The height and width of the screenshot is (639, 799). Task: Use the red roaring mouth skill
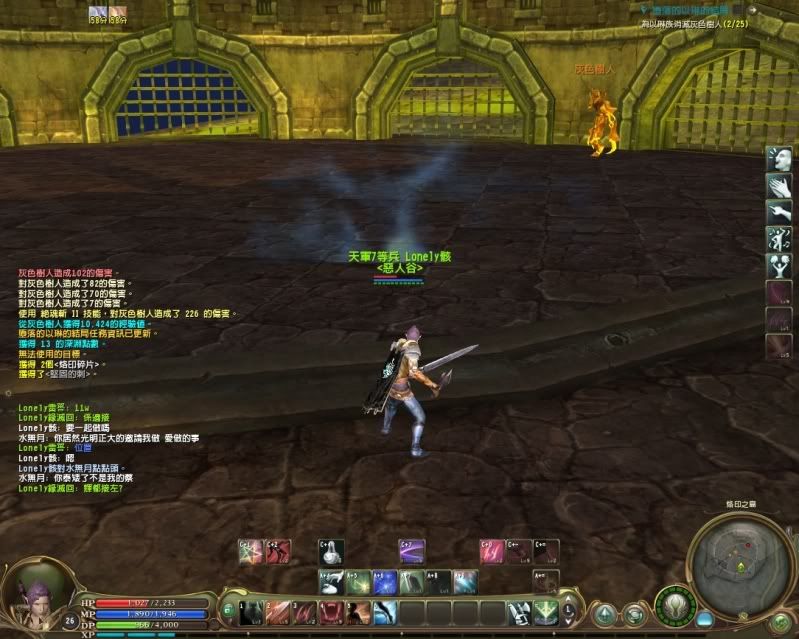pyautogui.click(x=331, y=612)
